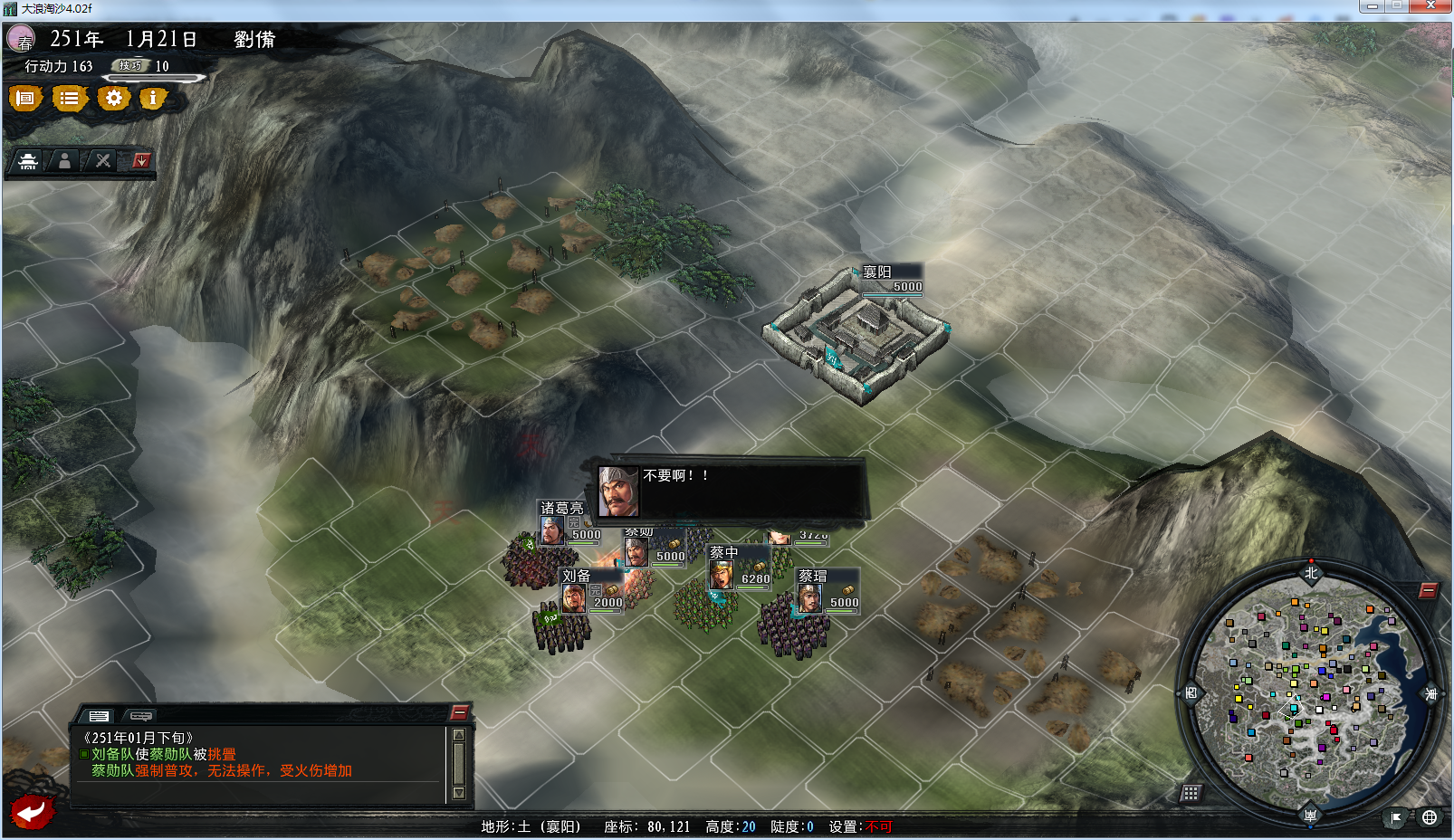Click the globe icon below minimap
The width and height of the screenshot is (1454, 840).
(1430, 817)
